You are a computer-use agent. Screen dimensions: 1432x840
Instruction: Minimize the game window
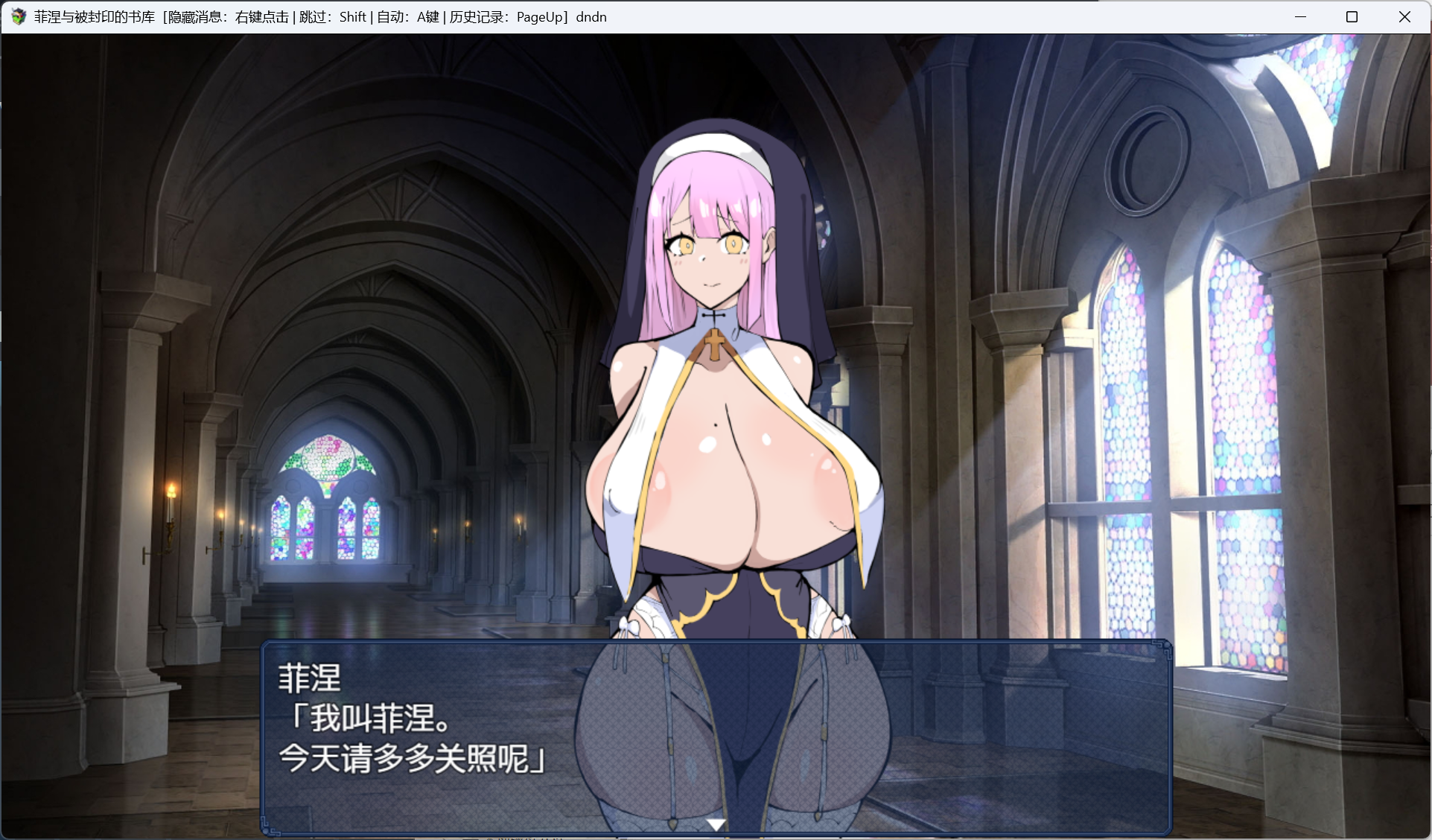coord(1300,17)
